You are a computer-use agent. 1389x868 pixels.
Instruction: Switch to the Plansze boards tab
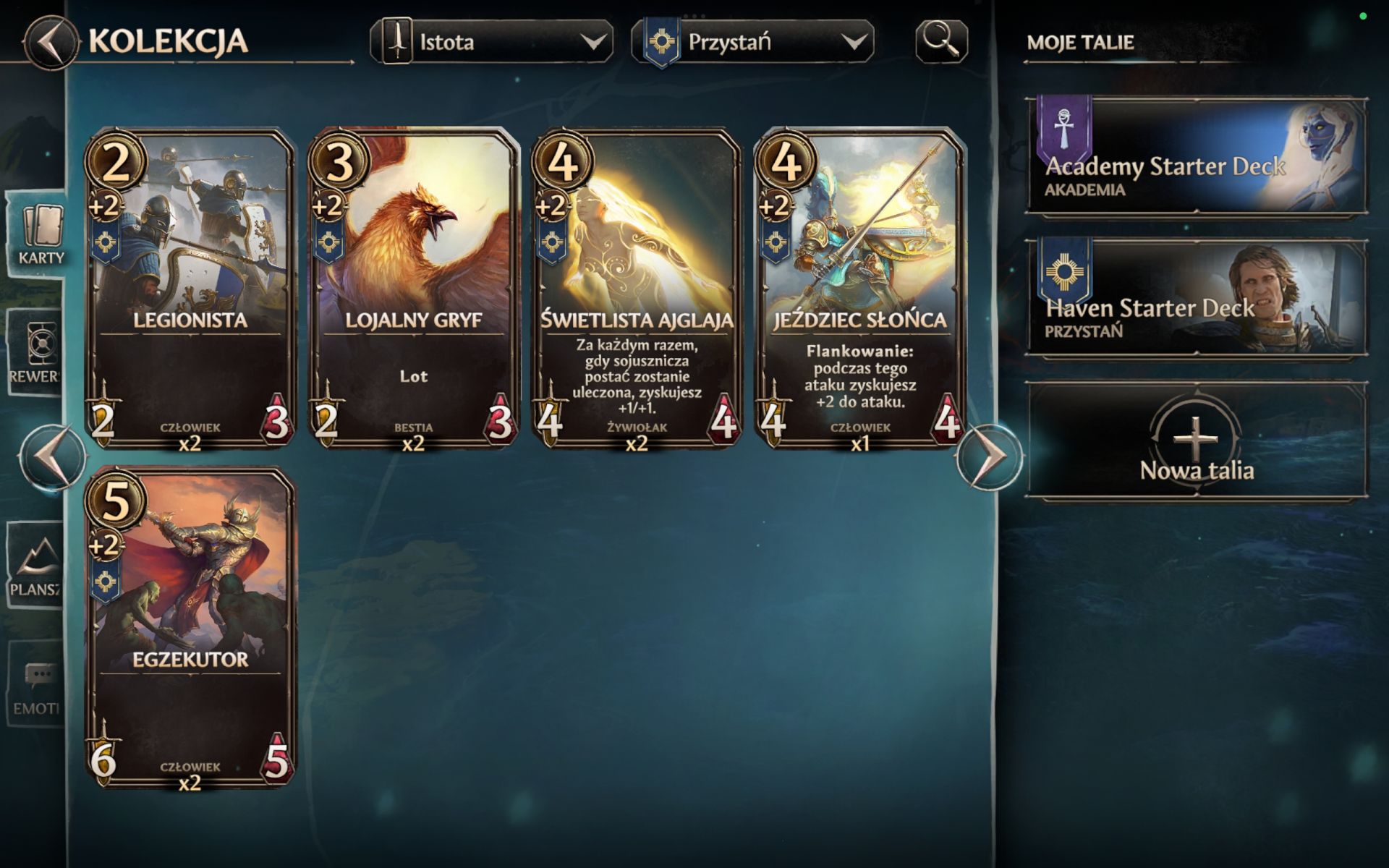pos(35,566)
